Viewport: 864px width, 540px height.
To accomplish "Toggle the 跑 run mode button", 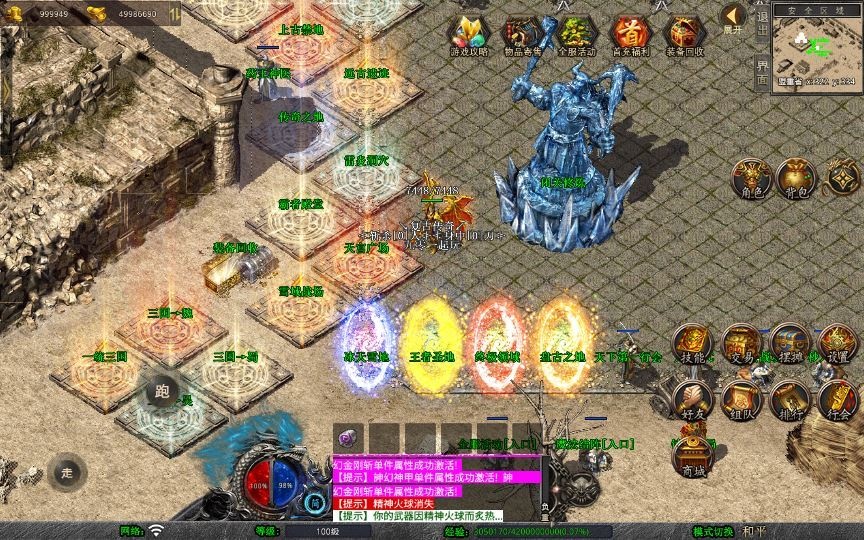I will pyautogui.click(x=159, y=392).
